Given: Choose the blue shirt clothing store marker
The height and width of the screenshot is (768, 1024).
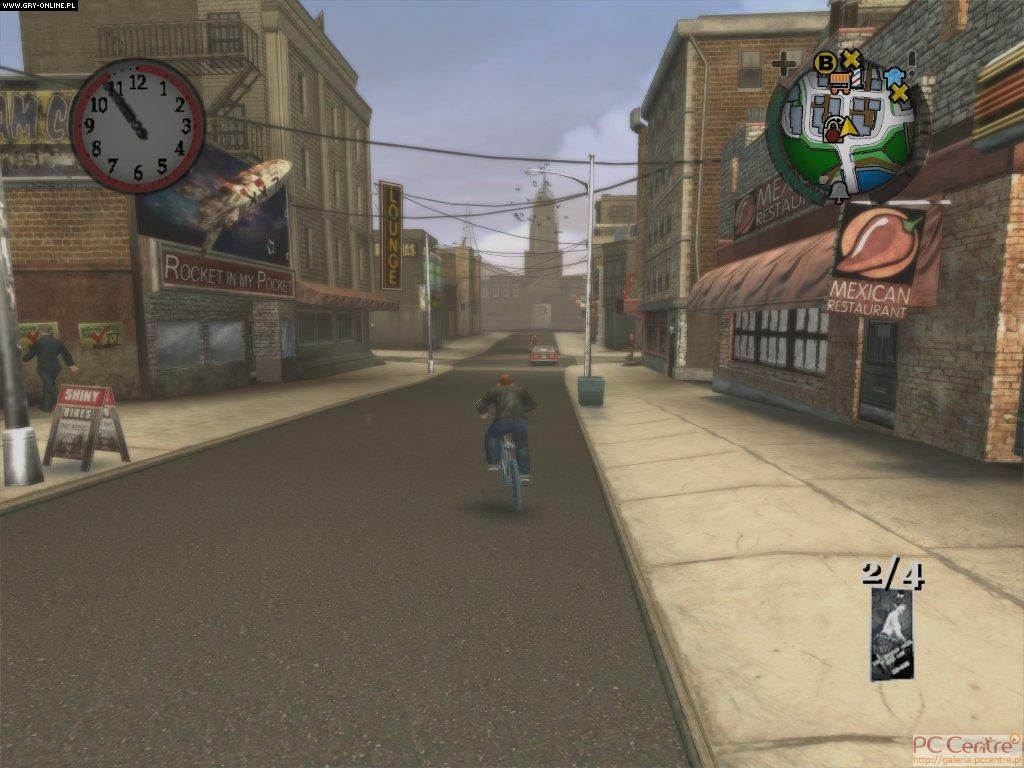Looking at the screenshot, I should pos(893,75).
